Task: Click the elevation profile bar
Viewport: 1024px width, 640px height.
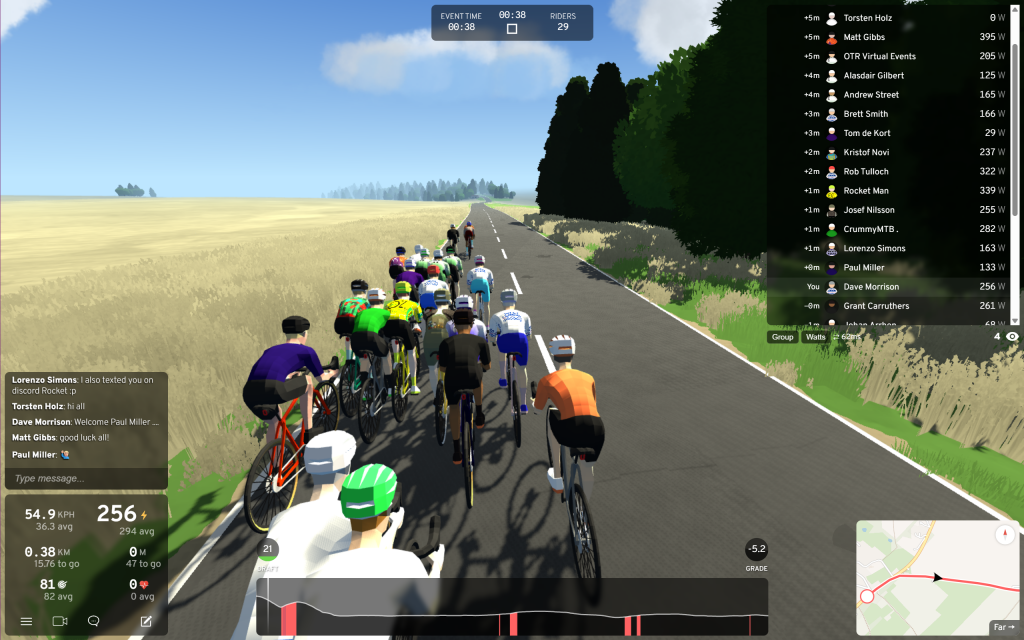Action: pyautogui.click(x=512, y=608)
